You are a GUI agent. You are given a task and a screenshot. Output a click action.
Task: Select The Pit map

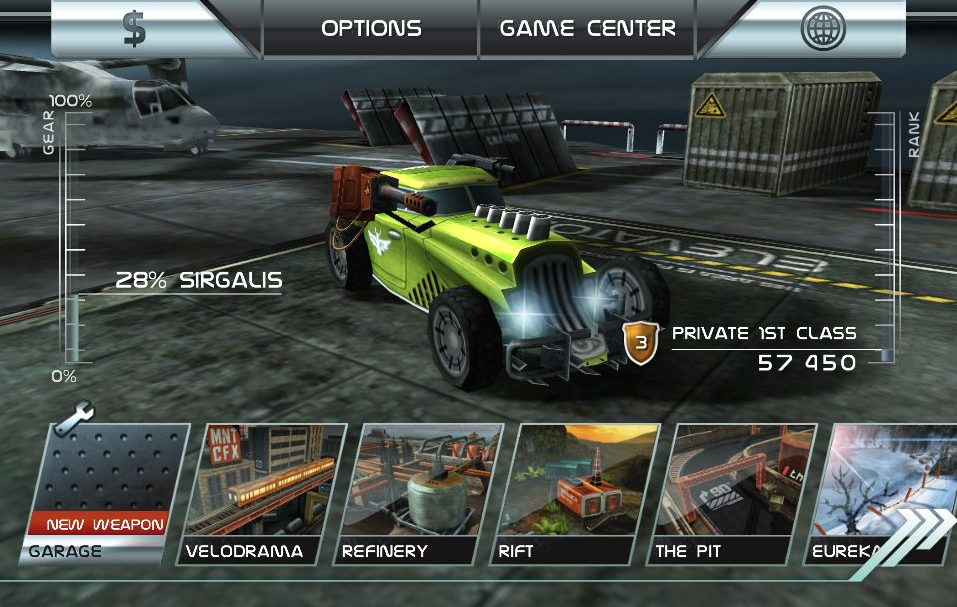(x=731, y=490)
